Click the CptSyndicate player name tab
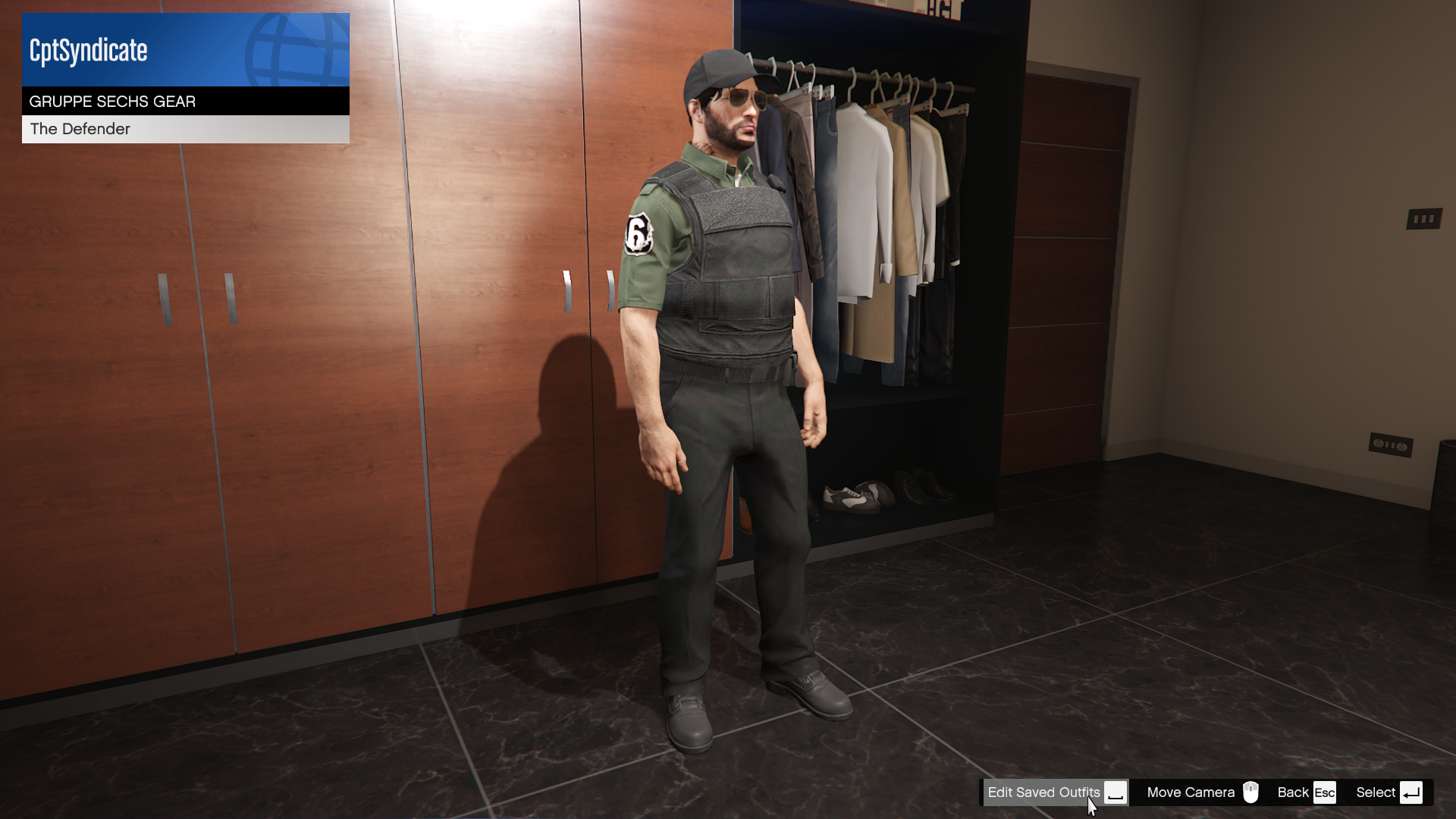This screenshot has height=819, width=1456. tap(87, 49)
